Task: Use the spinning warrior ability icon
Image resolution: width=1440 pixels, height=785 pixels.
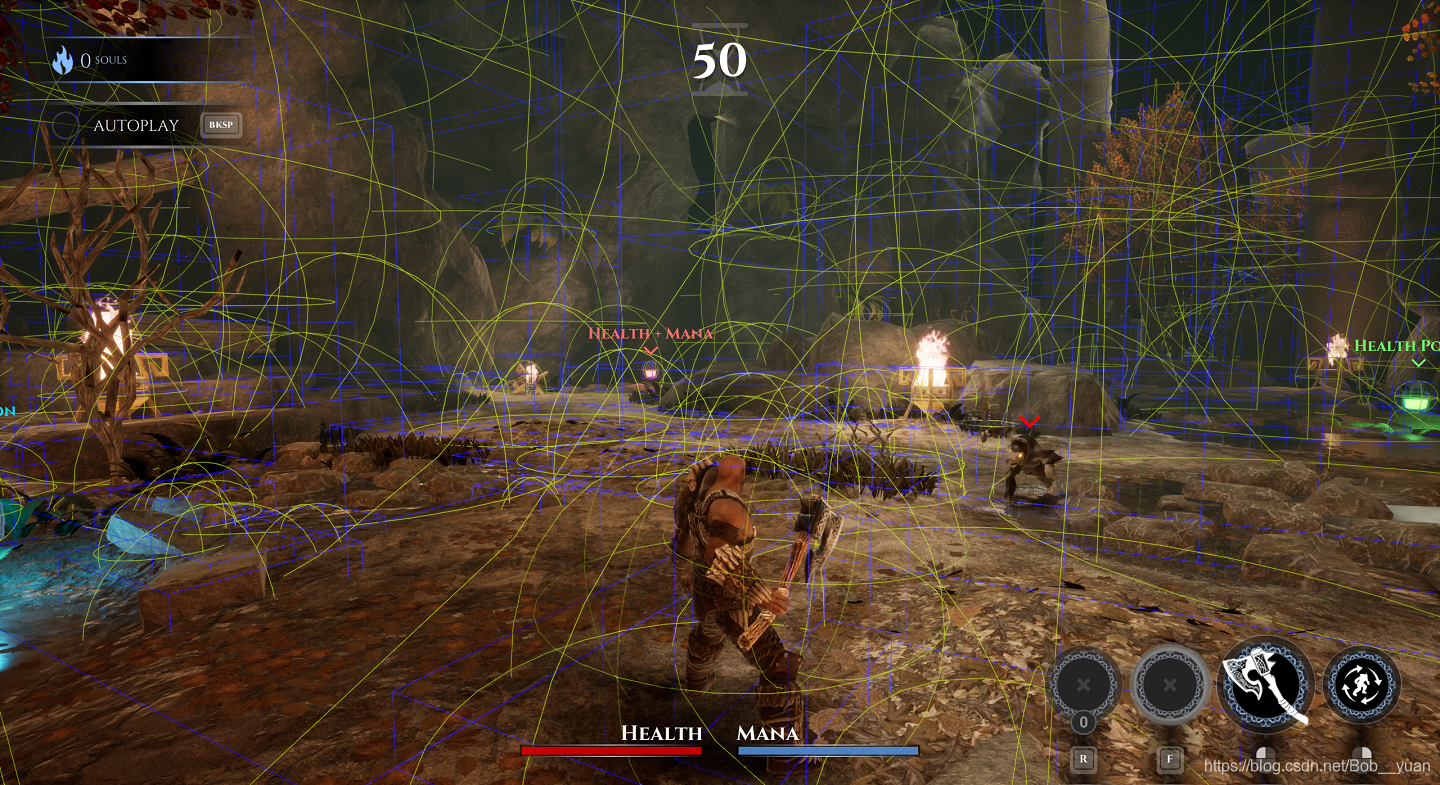Action: tap(1361, 685)
